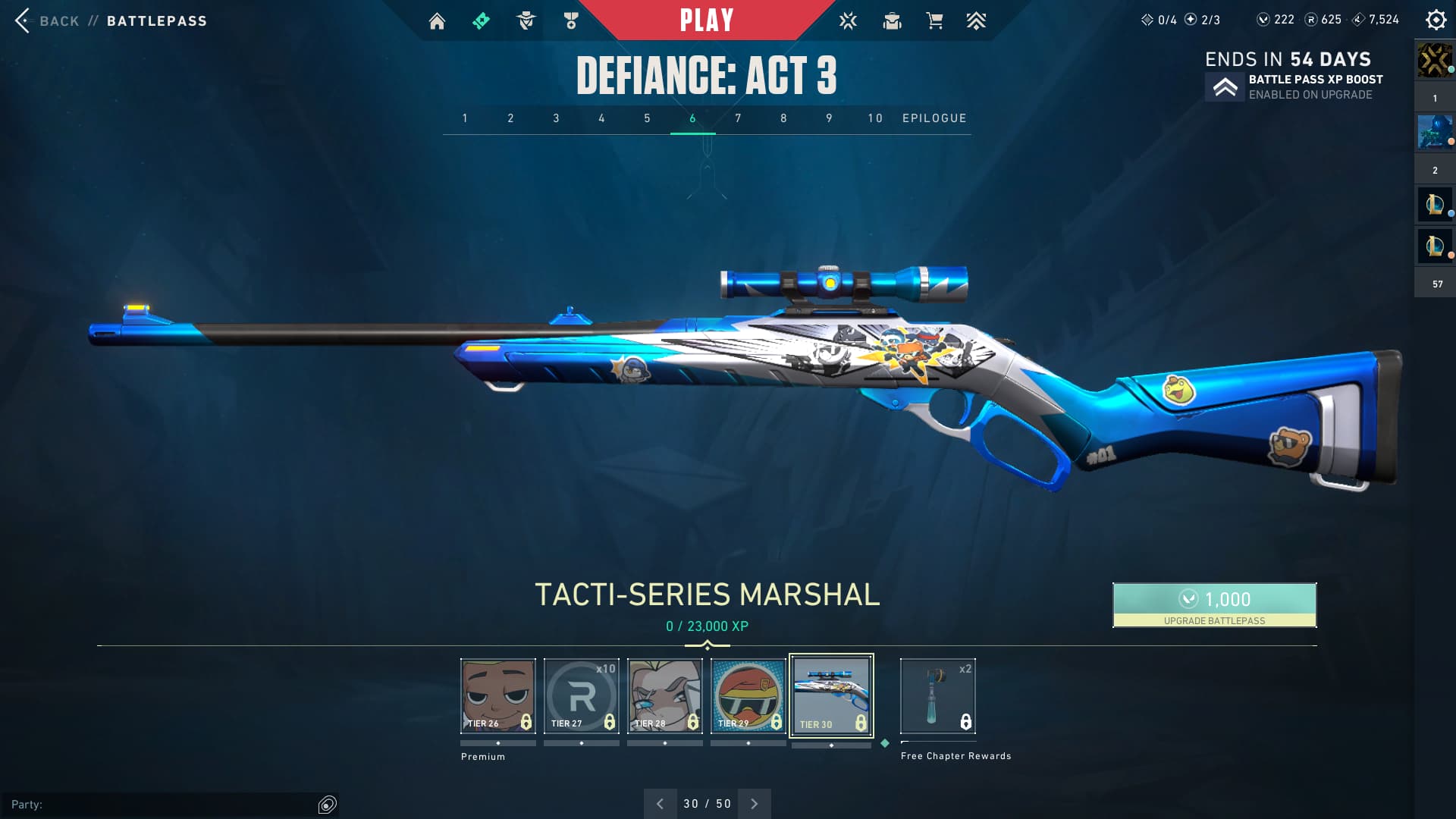Upgrade Battlepass for 1,000 points
1456x819 pixels.
pos(1214,604)
